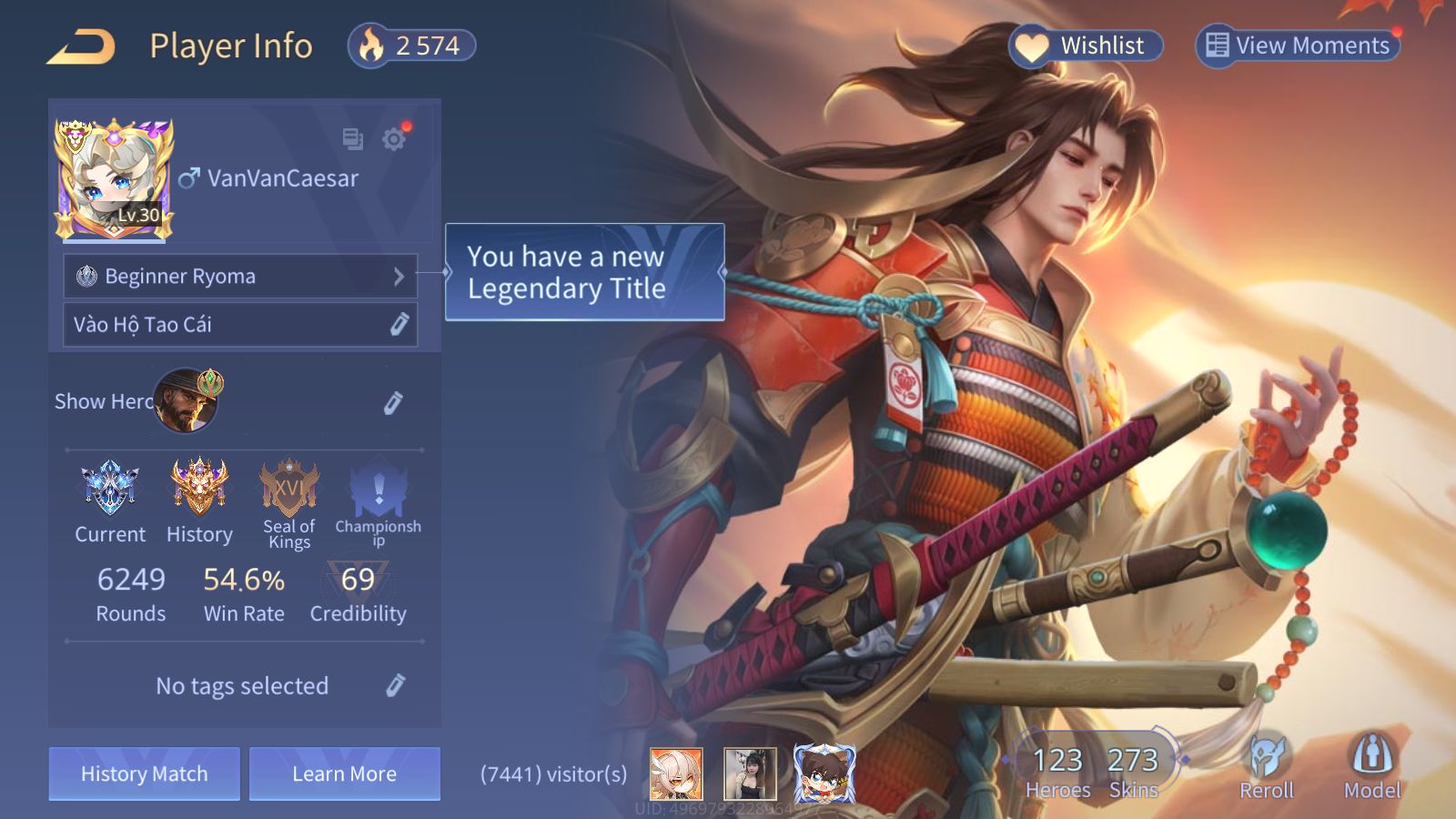Open the 273 Skins collection
1456x819 pixels.
[1133, 772]
